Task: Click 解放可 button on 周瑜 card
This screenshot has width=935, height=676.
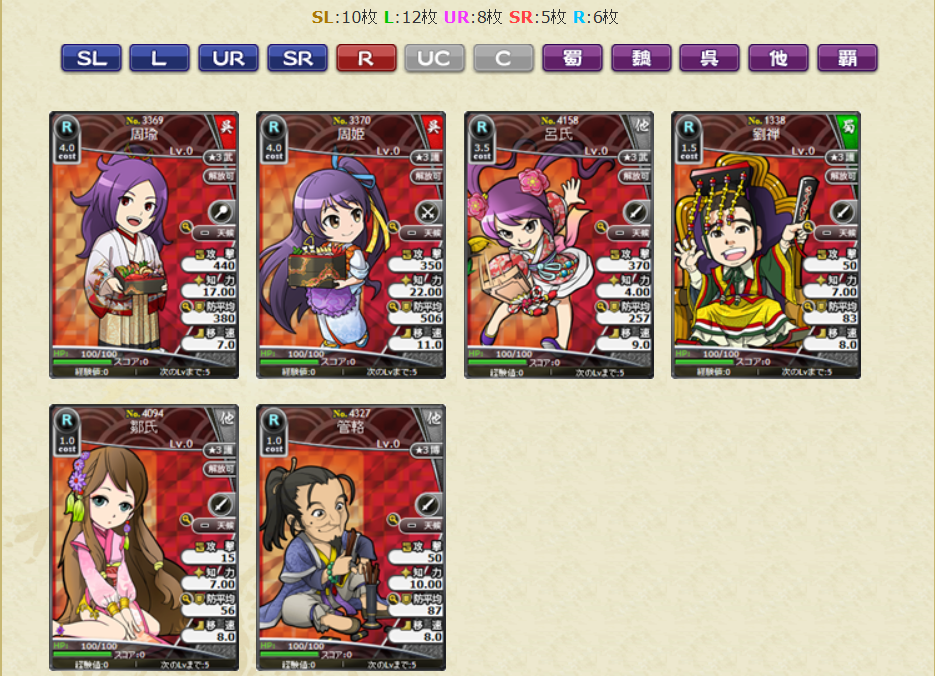Action: 220,175
